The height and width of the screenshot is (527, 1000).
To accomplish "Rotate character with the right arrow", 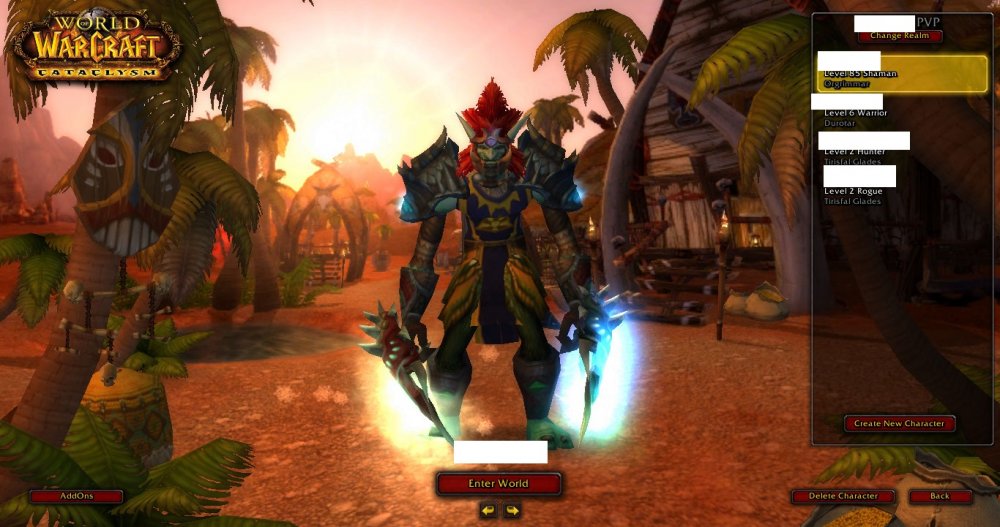I will click(512, 510).
